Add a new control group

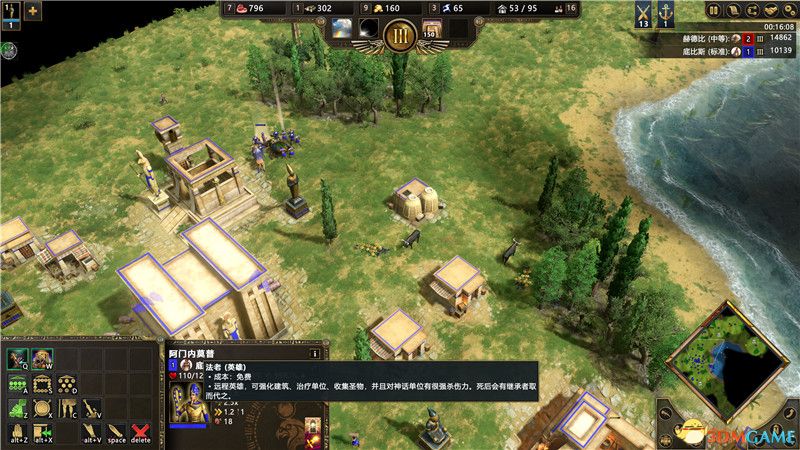pos(33,12)
